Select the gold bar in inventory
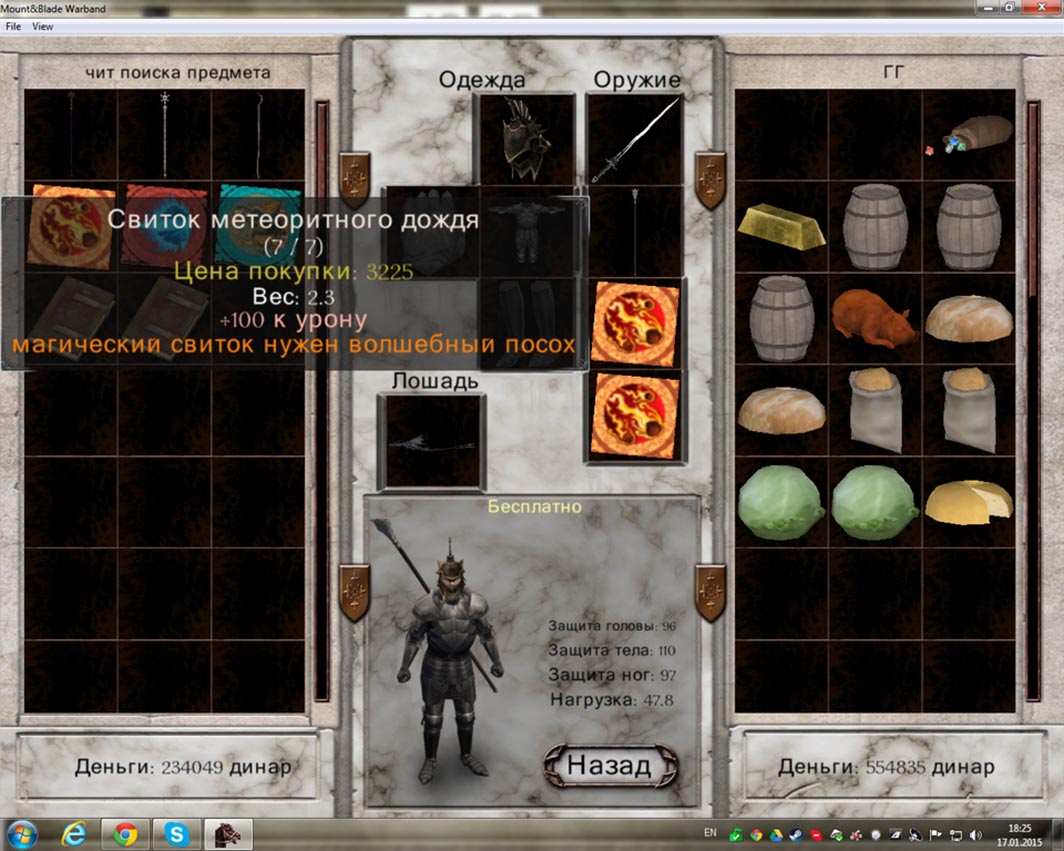 point(781,226)
